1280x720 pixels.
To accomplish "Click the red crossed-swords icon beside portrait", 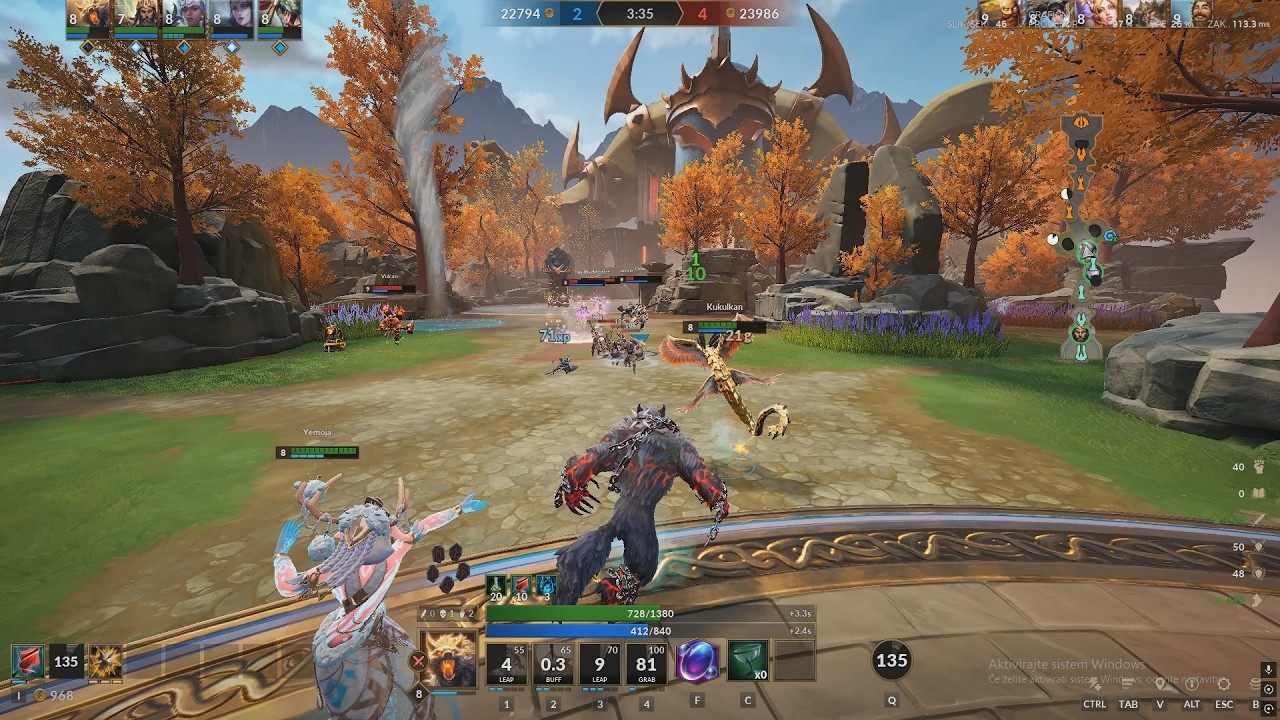I will [x=418, y=660].
